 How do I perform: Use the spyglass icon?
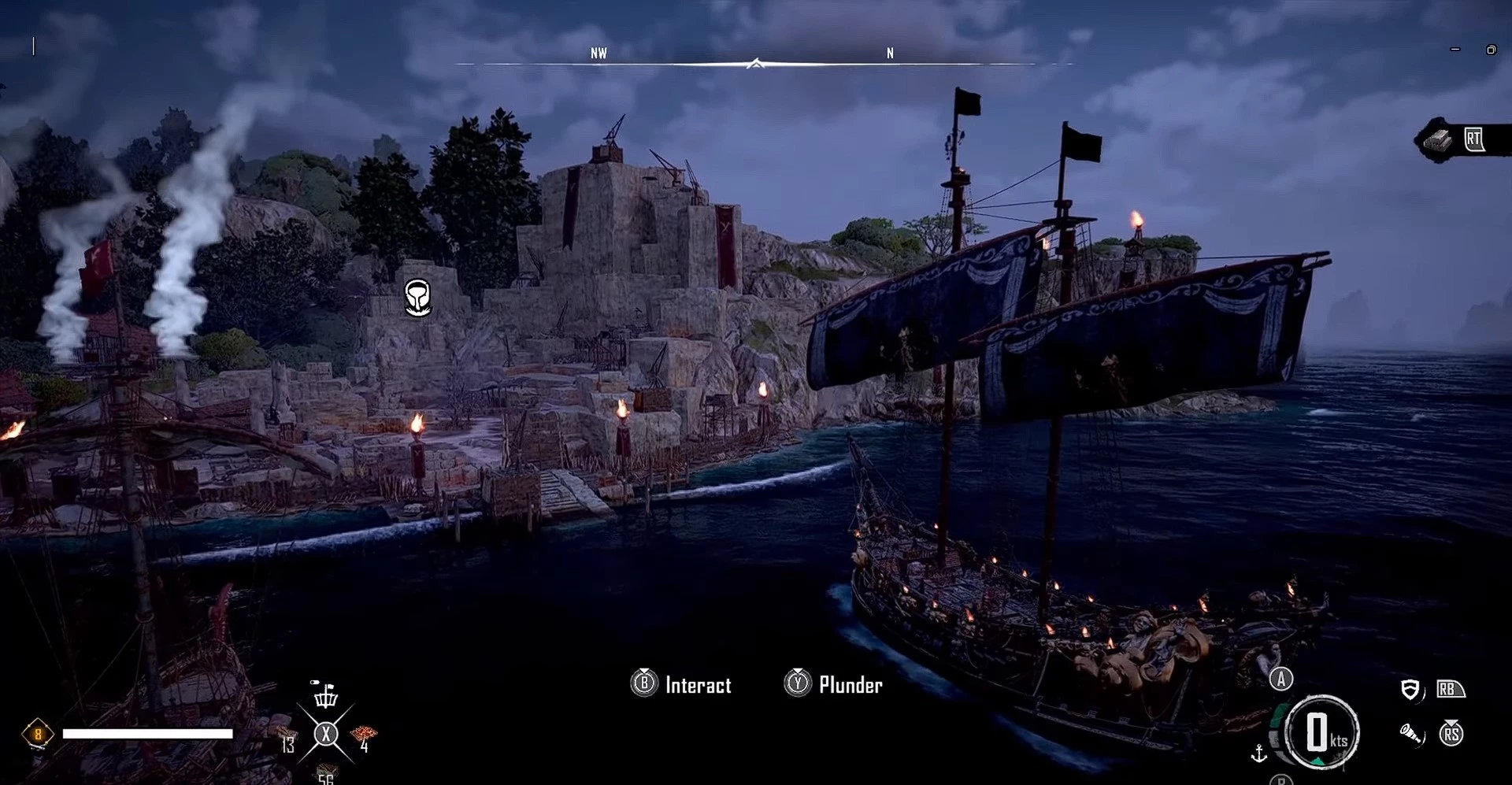click(x=1410, y=735)
